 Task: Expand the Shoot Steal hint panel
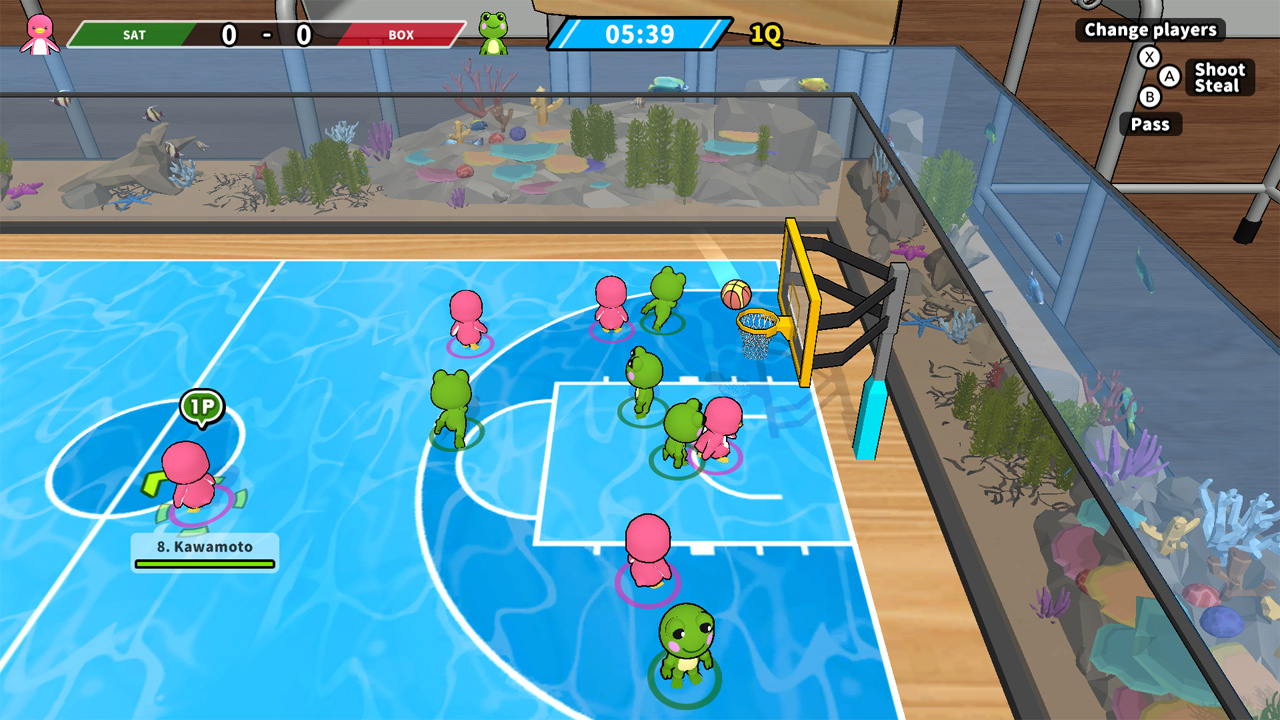click(1220, 78)
